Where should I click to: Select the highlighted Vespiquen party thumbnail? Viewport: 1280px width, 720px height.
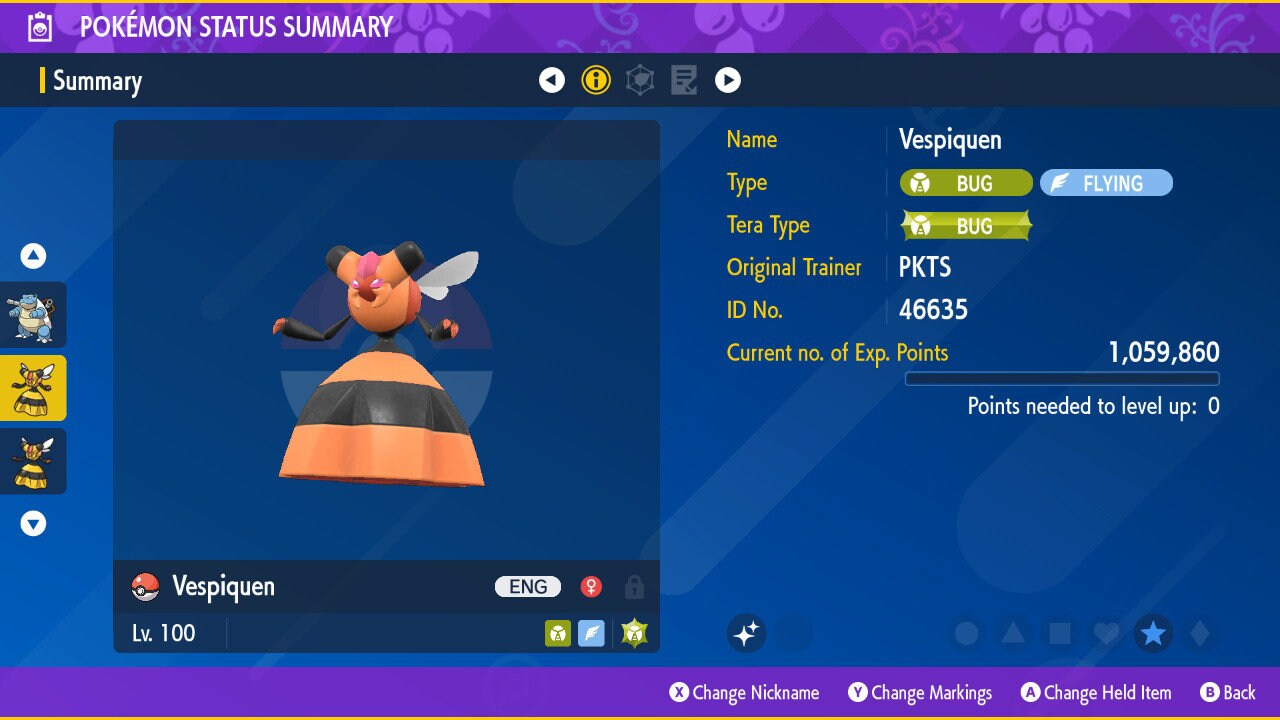(x=33, y=388)
